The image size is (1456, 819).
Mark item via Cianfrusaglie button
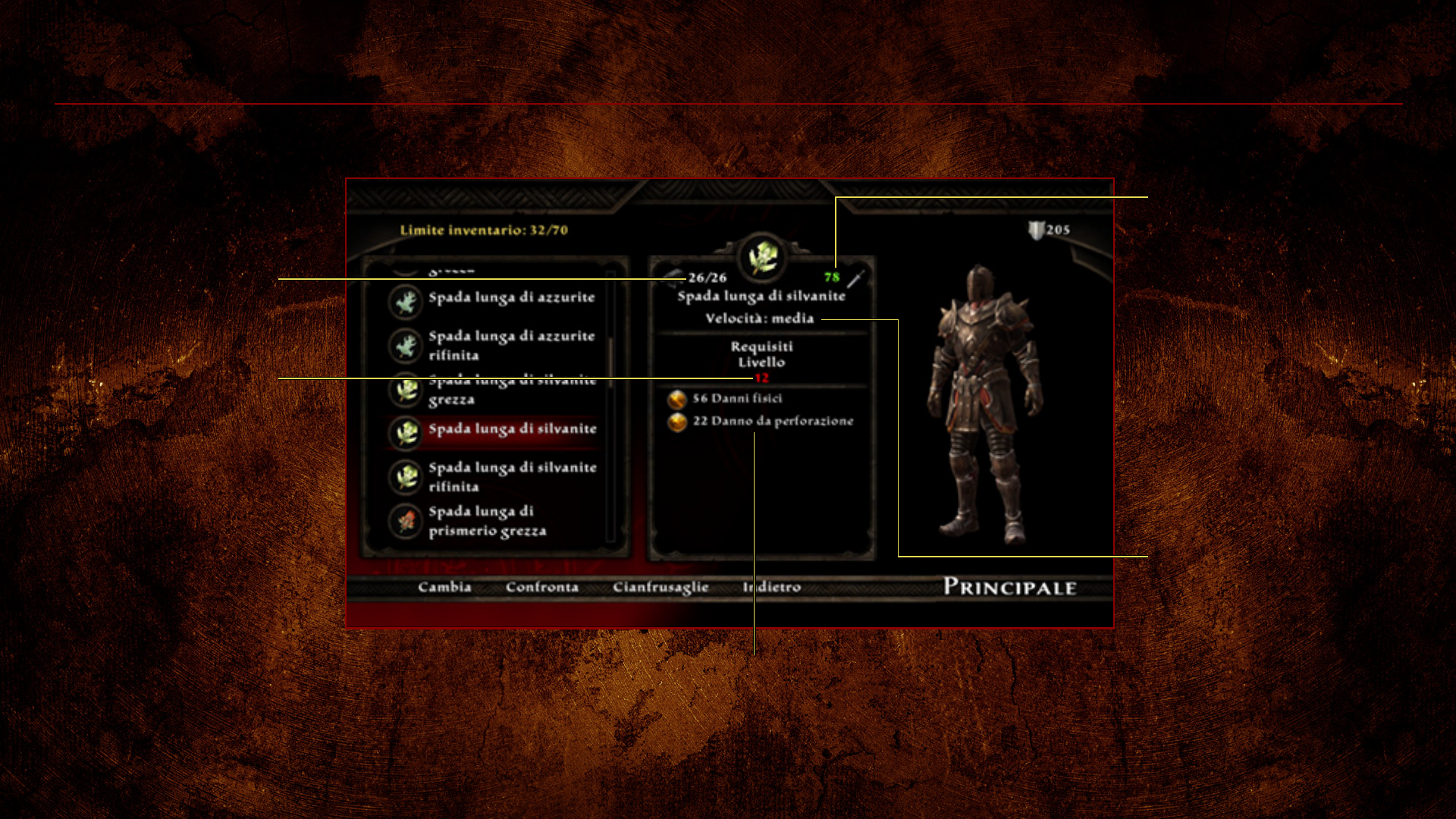661,587
